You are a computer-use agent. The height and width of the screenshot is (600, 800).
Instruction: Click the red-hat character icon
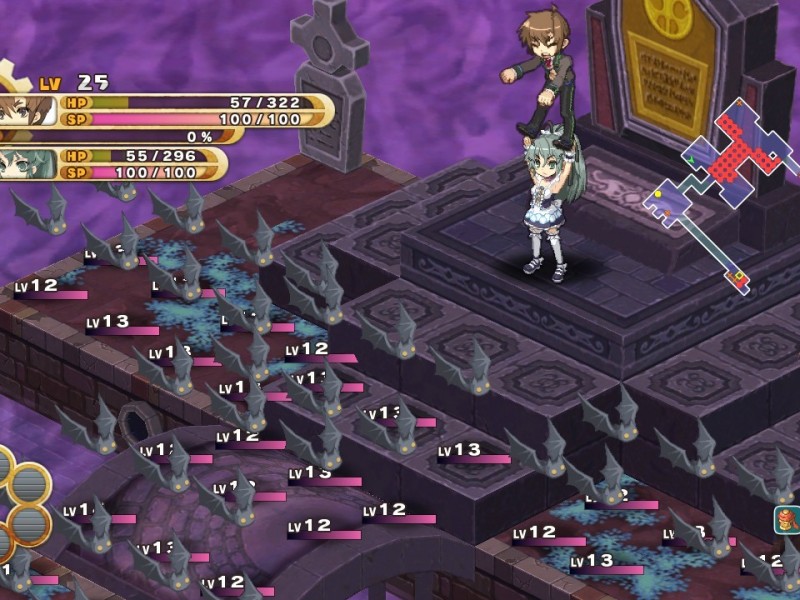click(787, 520)
